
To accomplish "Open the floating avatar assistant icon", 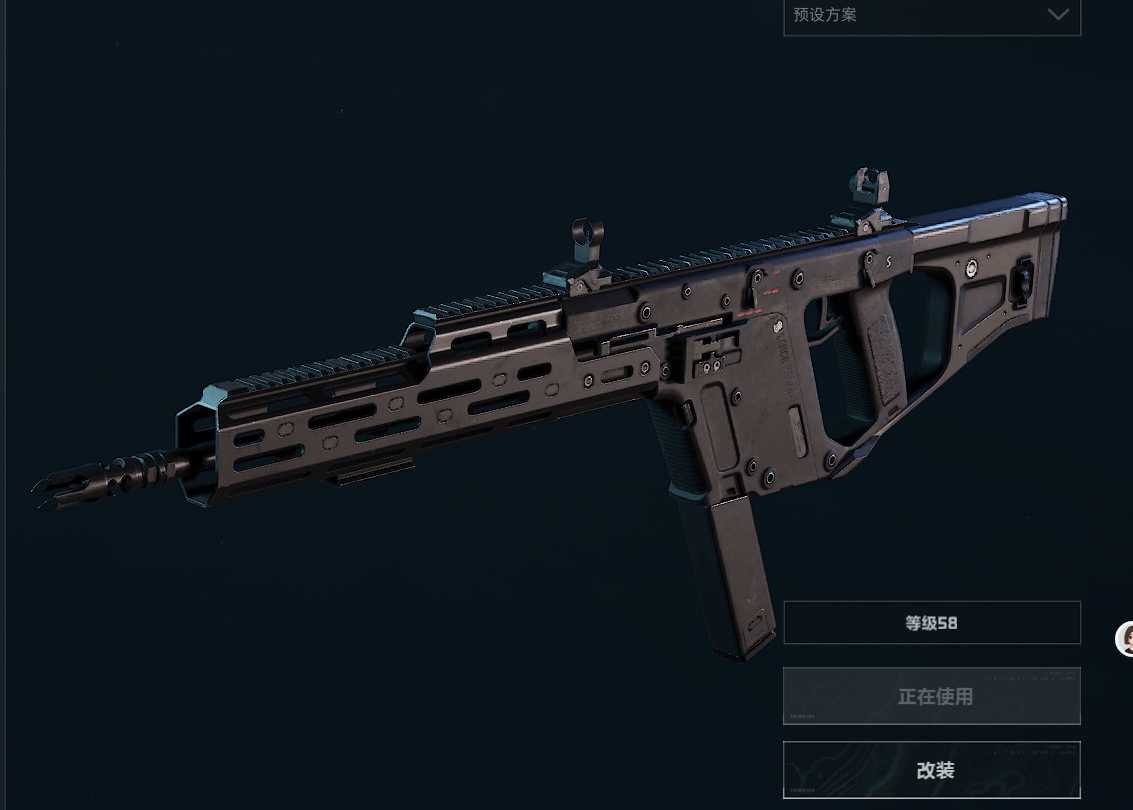I will click(1126, 639).
